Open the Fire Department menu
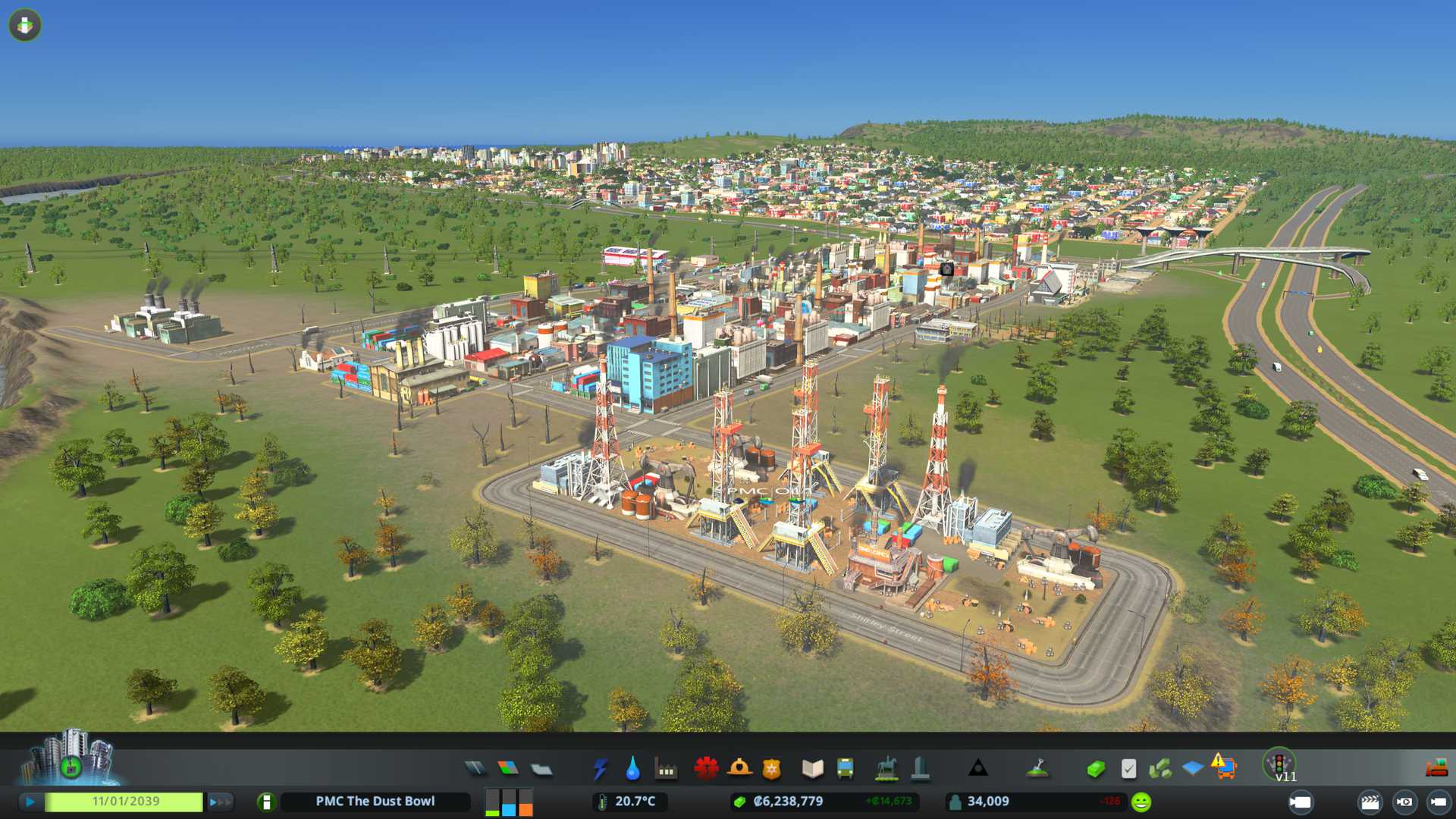This screenshot has height=819, width=1456. tap(739, 769)
